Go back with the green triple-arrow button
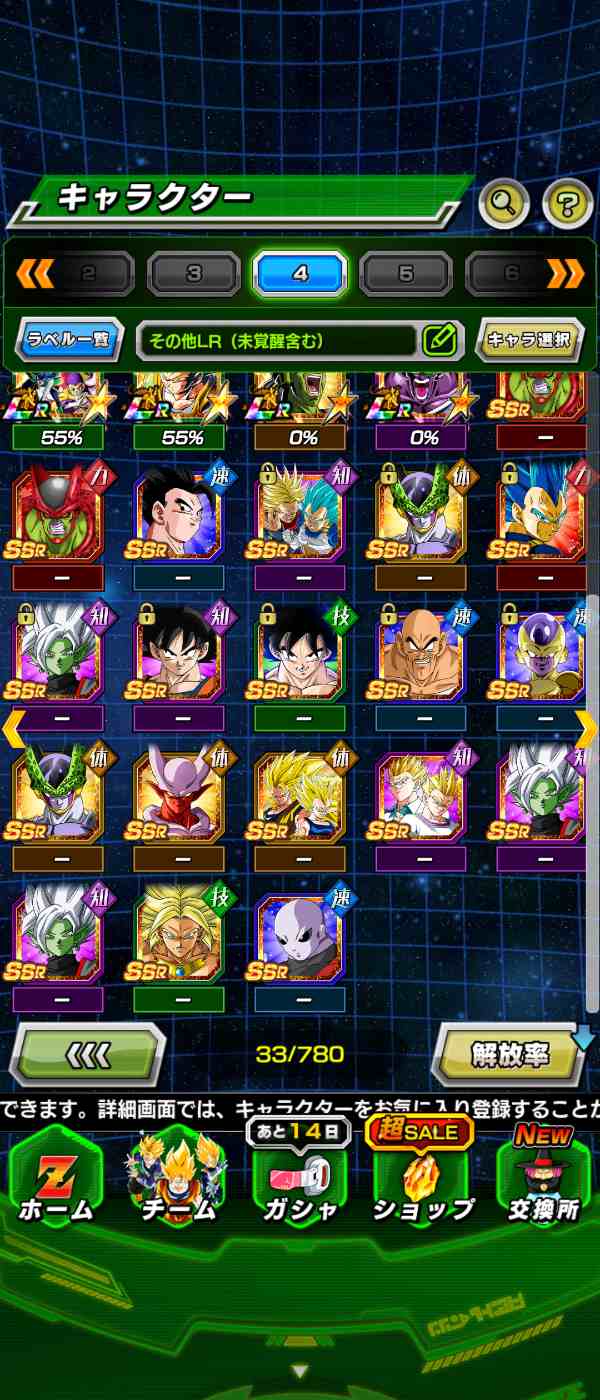This screenshot has width=600, height=1400. [88, 1054]
